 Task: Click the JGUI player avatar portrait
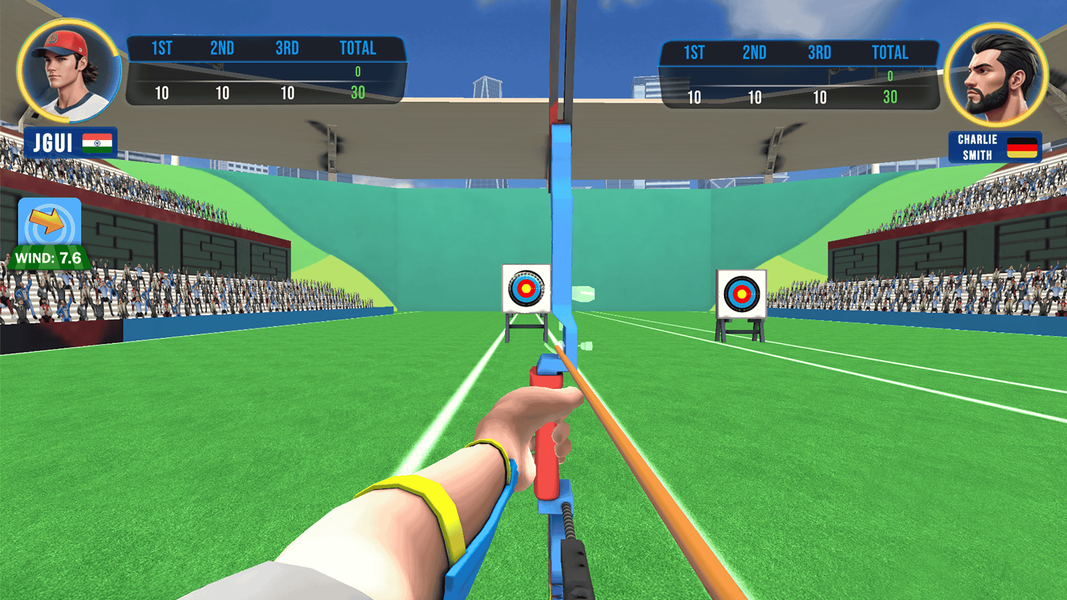click(69, 70)
